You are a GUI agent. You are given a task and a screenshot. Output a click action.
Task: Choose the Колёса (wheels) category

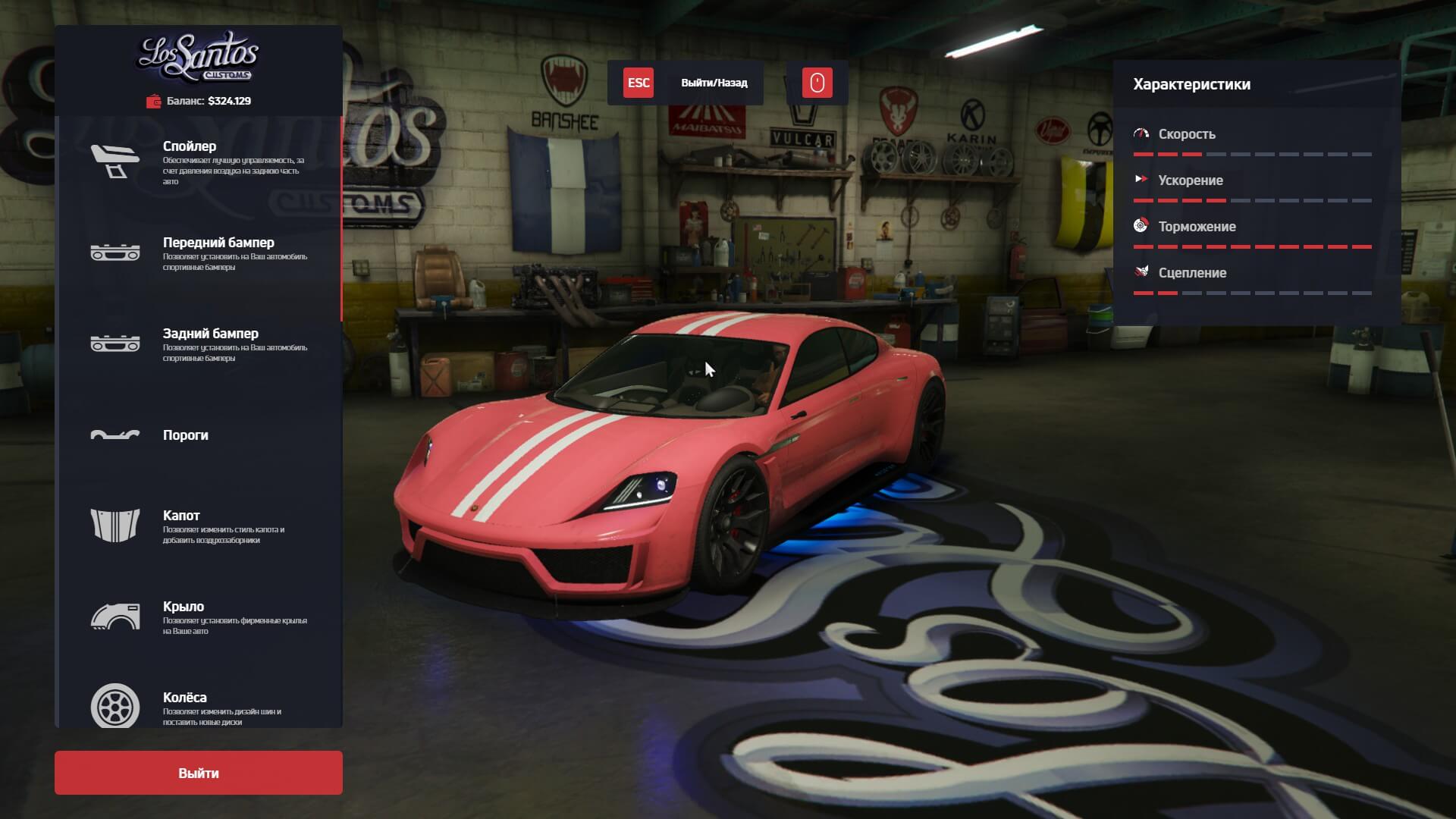coord(199,707)
